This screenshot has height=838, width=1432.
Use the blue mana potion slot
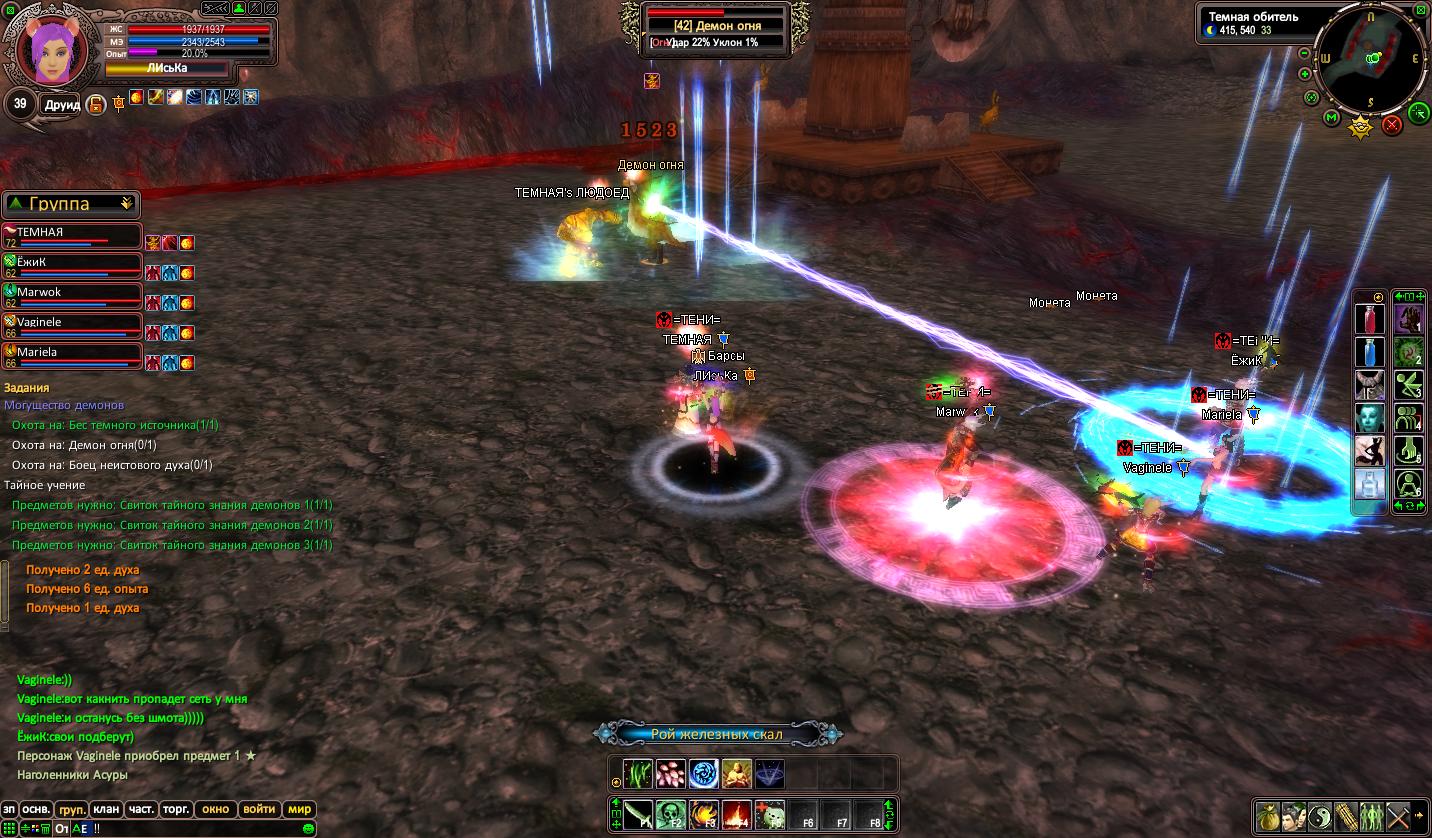(x=1370, y=352)
